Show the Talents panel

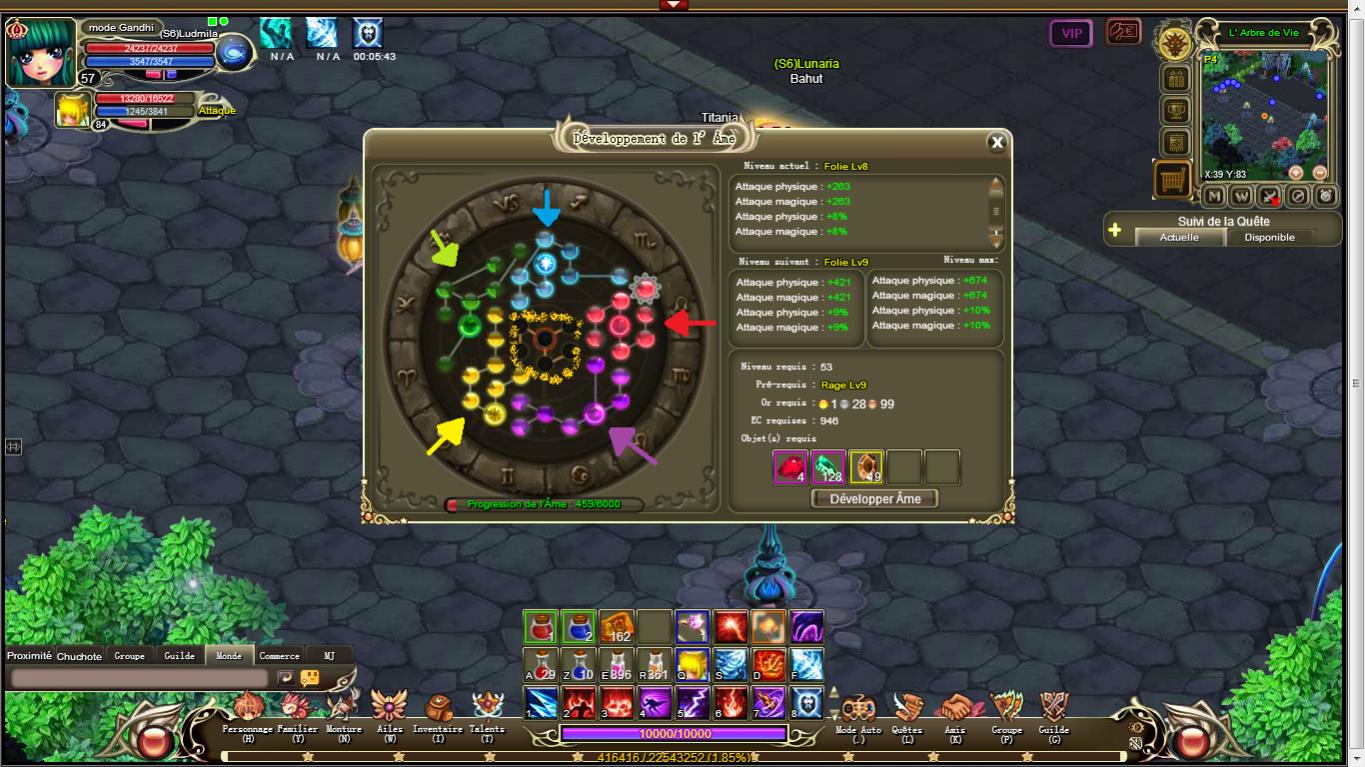point(487,711)
